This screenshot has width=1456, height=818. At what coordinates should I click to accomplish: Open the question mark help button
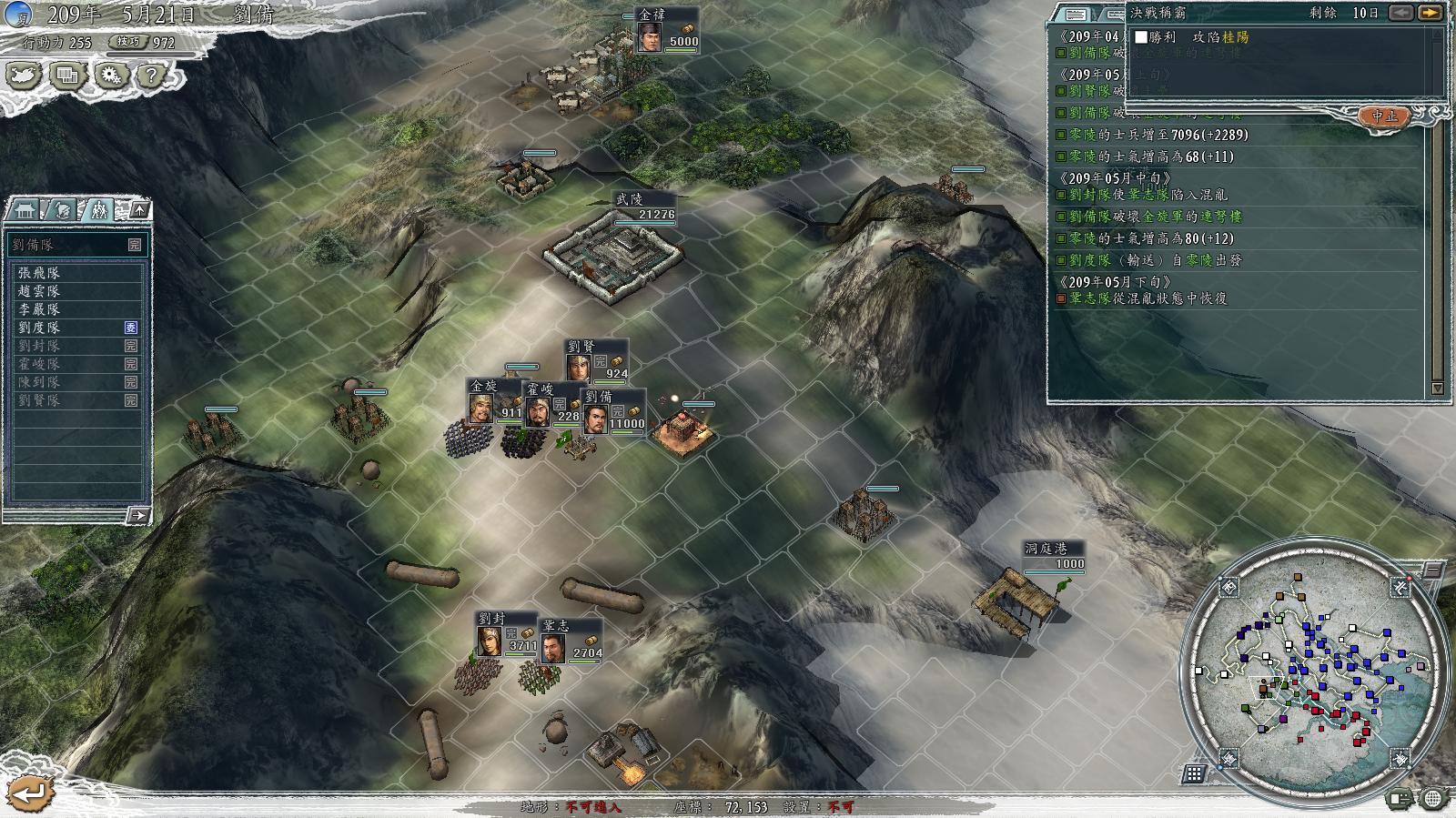[x=152, y=76]
